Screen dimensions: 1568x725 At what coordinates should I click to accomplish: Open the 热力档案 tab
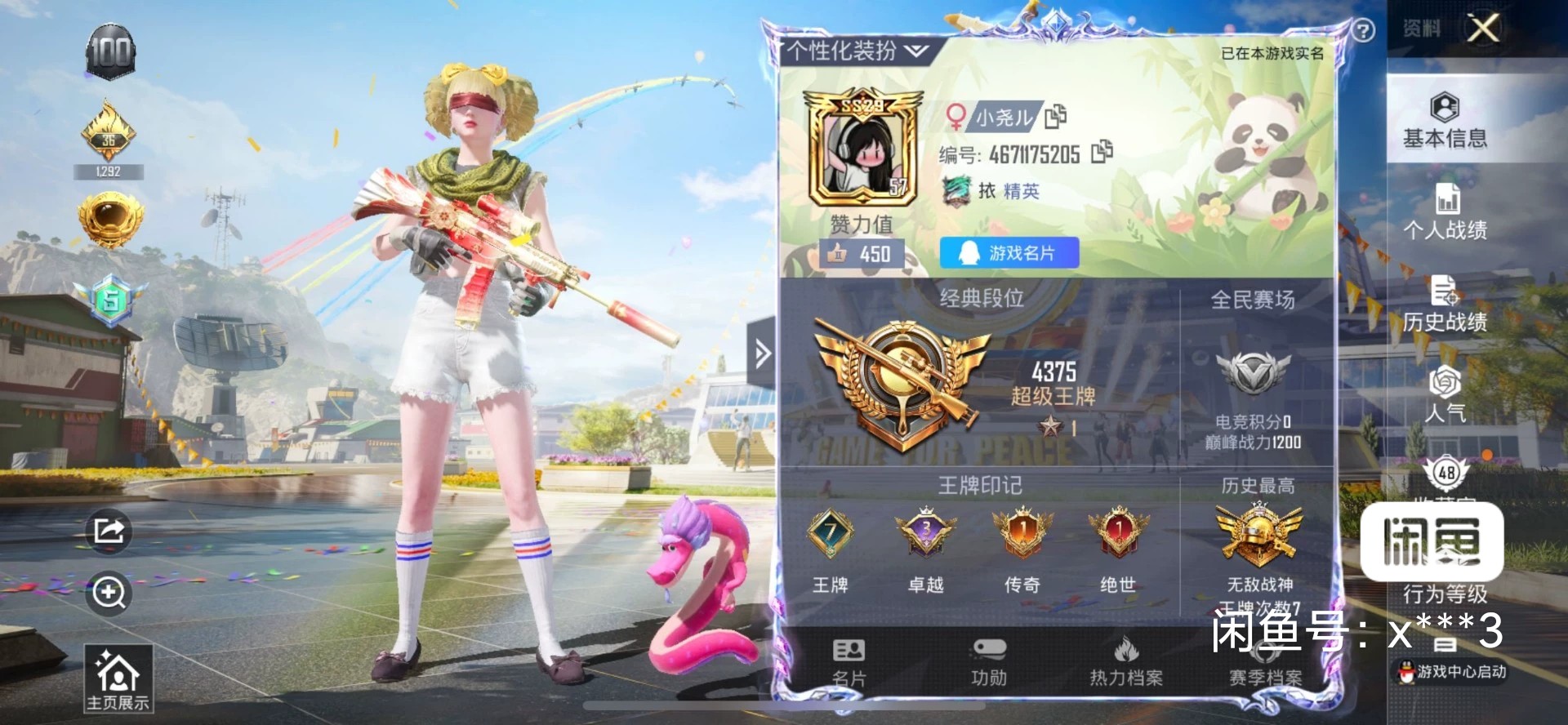1126,662
